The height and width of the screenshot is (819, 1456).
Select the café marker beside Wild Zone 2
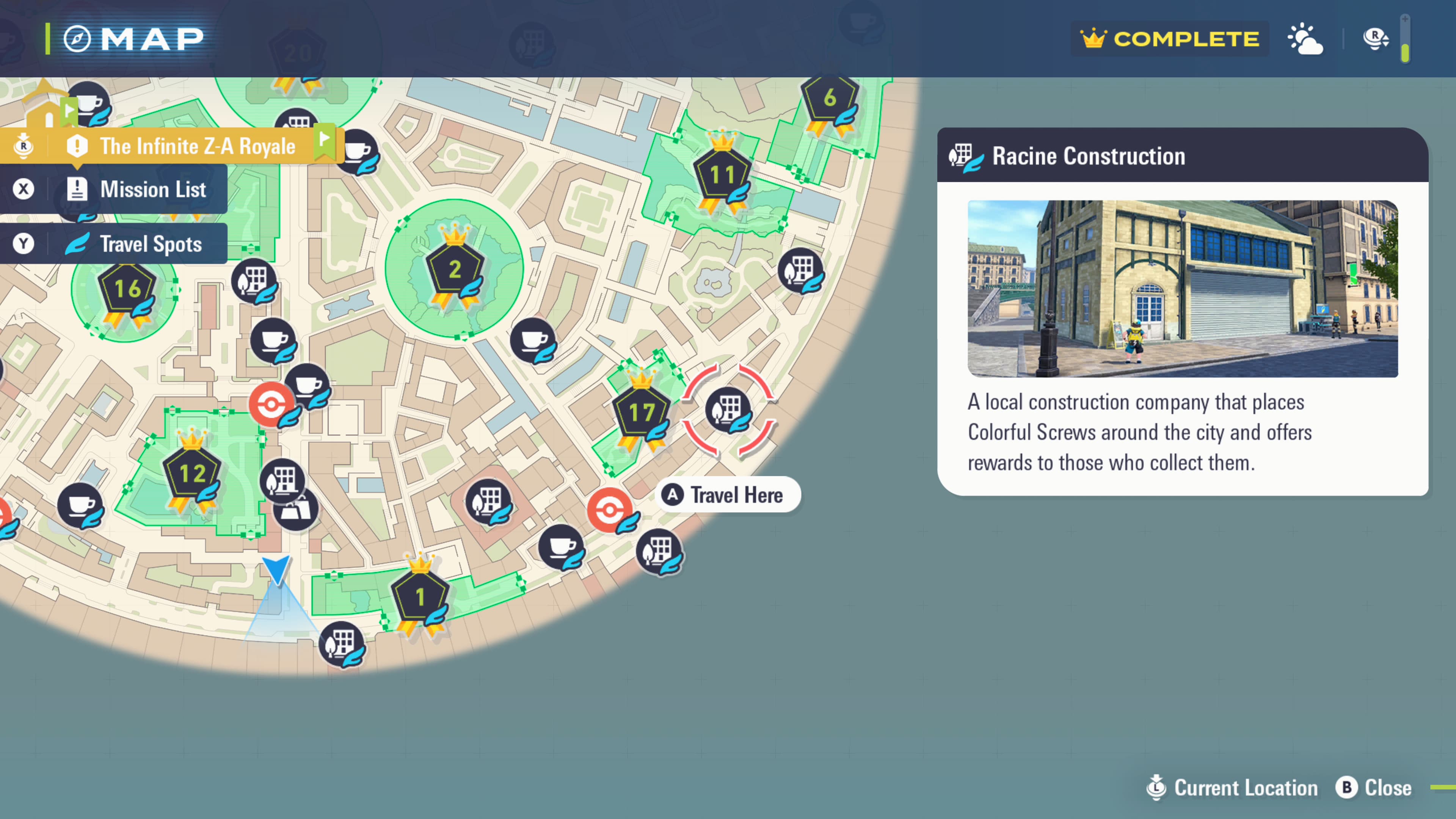tap(532, 340)
